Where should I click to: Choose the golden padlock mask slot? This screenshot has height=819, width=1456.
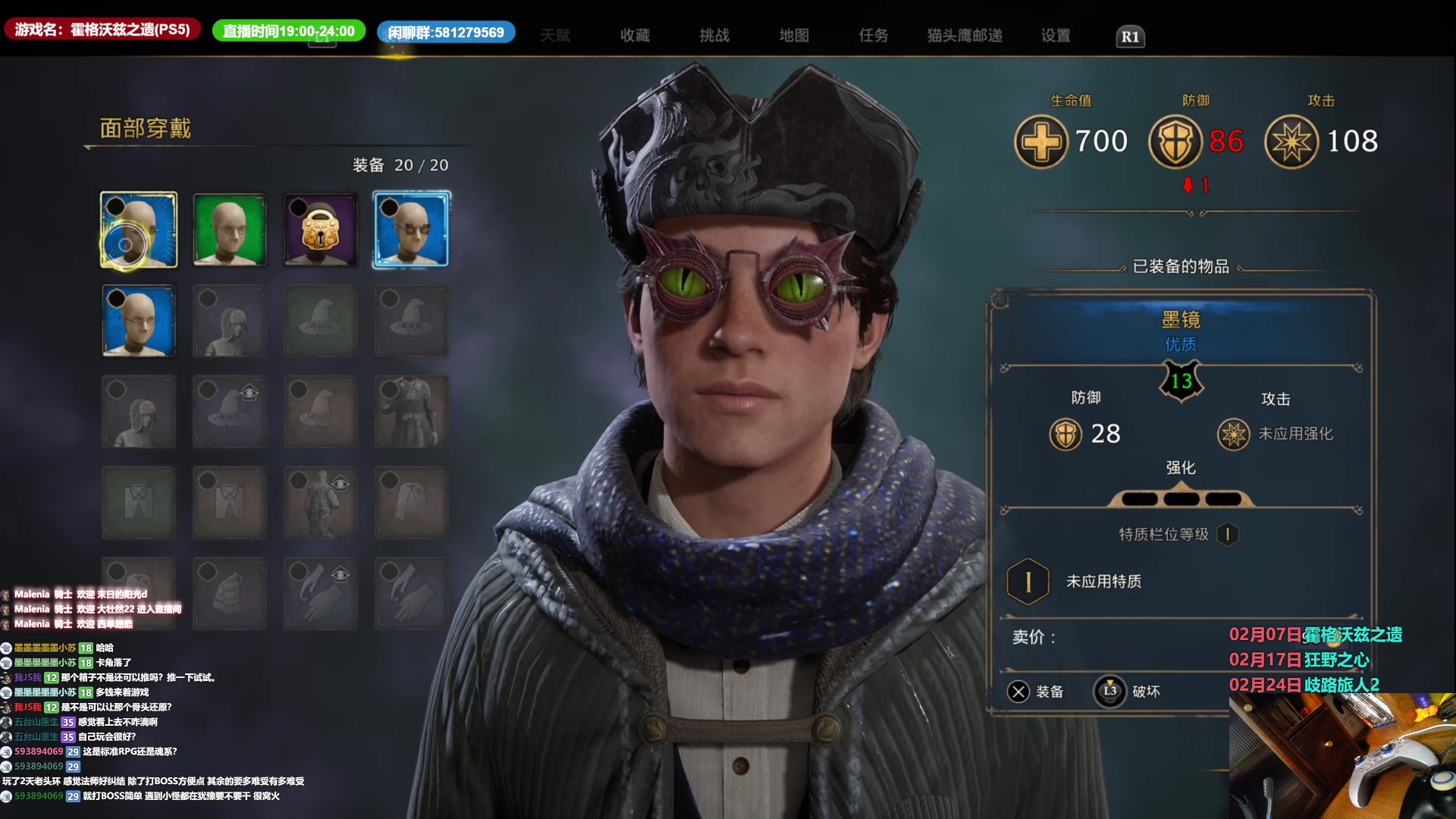click(321, 230)
